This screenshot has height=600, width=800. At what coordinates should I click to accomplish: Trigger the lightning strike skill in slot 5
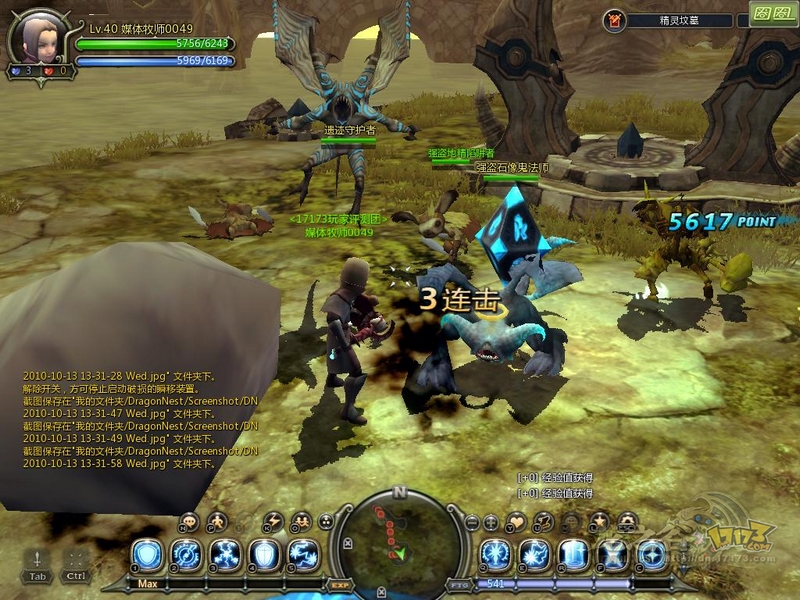click(304, 555)
